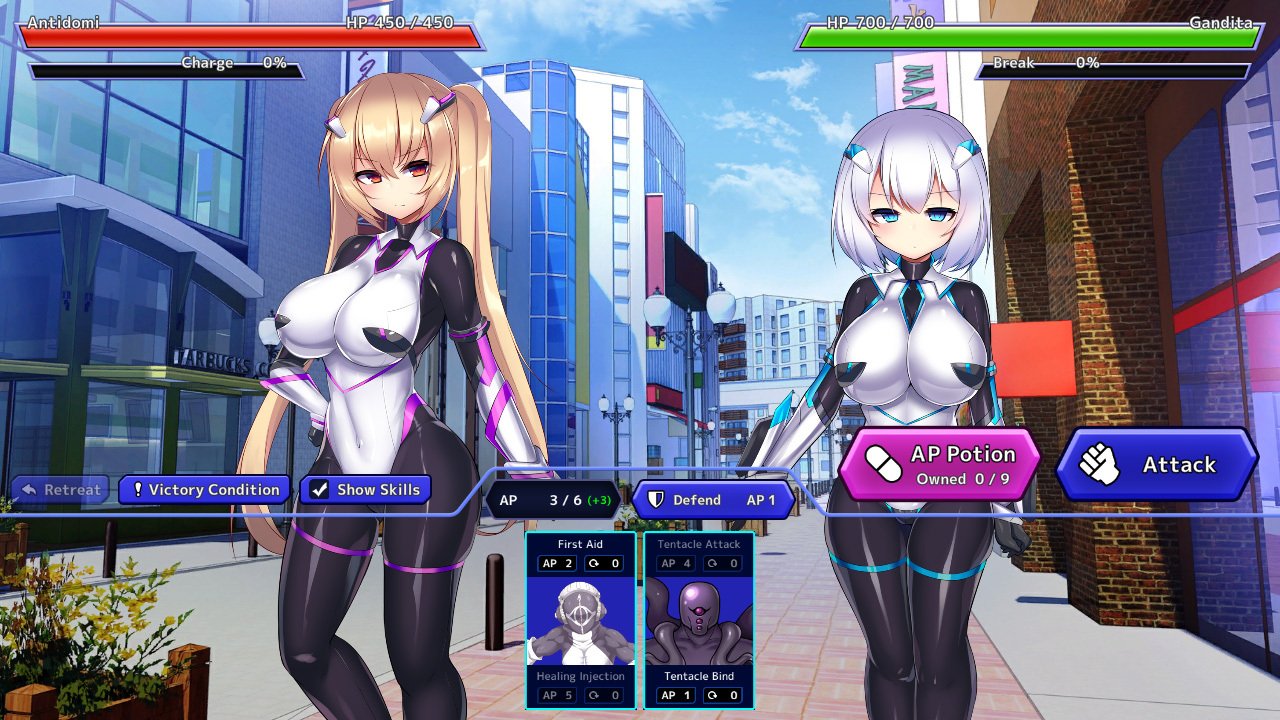Activate the Defend command
1280x720 pixels.
(x=711, y=500)
